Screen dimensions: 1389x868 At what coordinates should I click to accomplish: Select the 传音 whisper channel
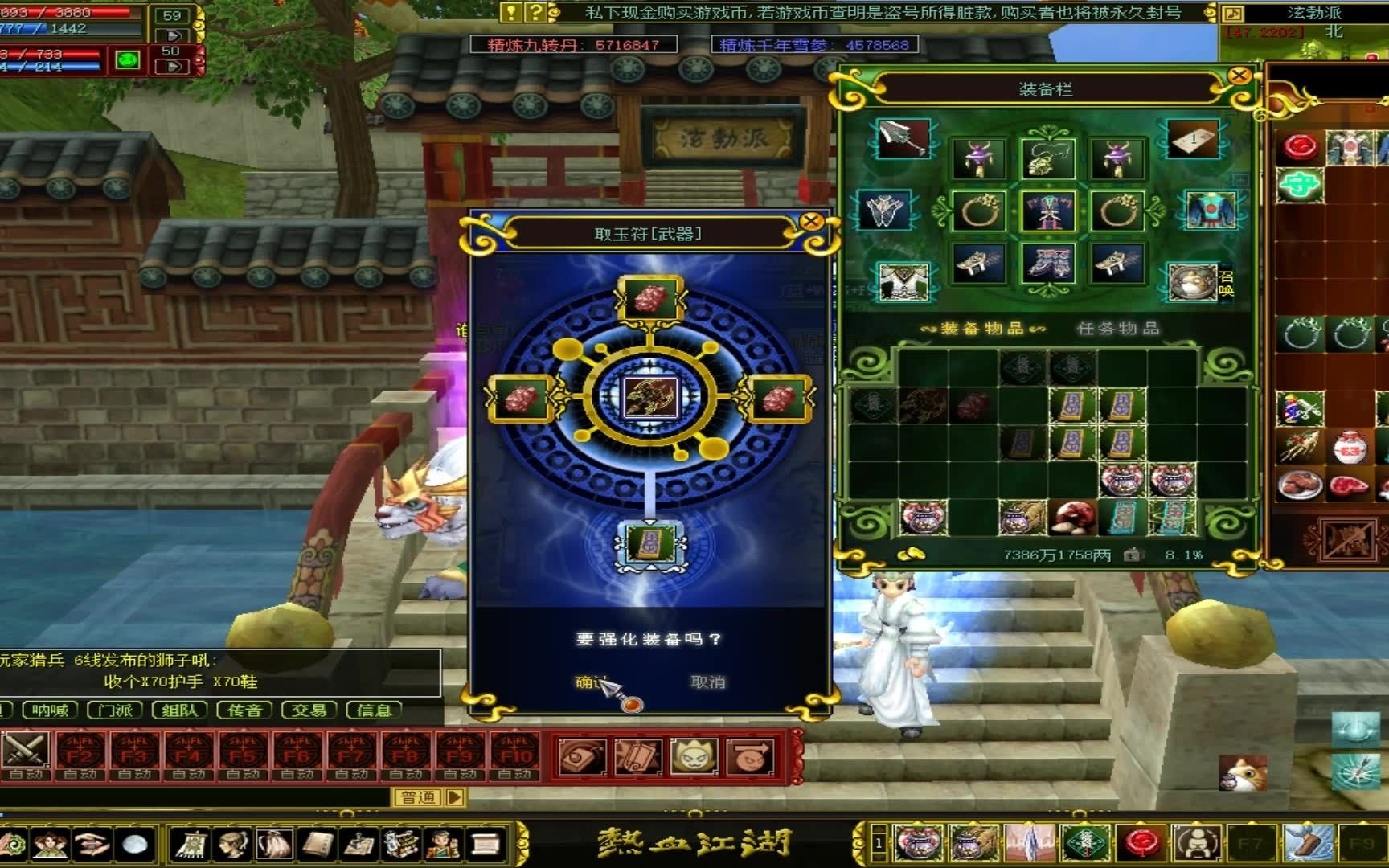pos(244,710)
